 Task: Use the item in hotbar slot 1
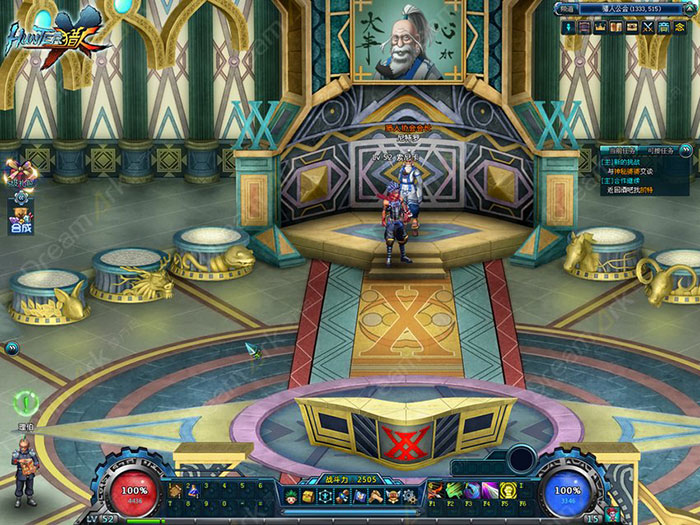coord(175,490)
